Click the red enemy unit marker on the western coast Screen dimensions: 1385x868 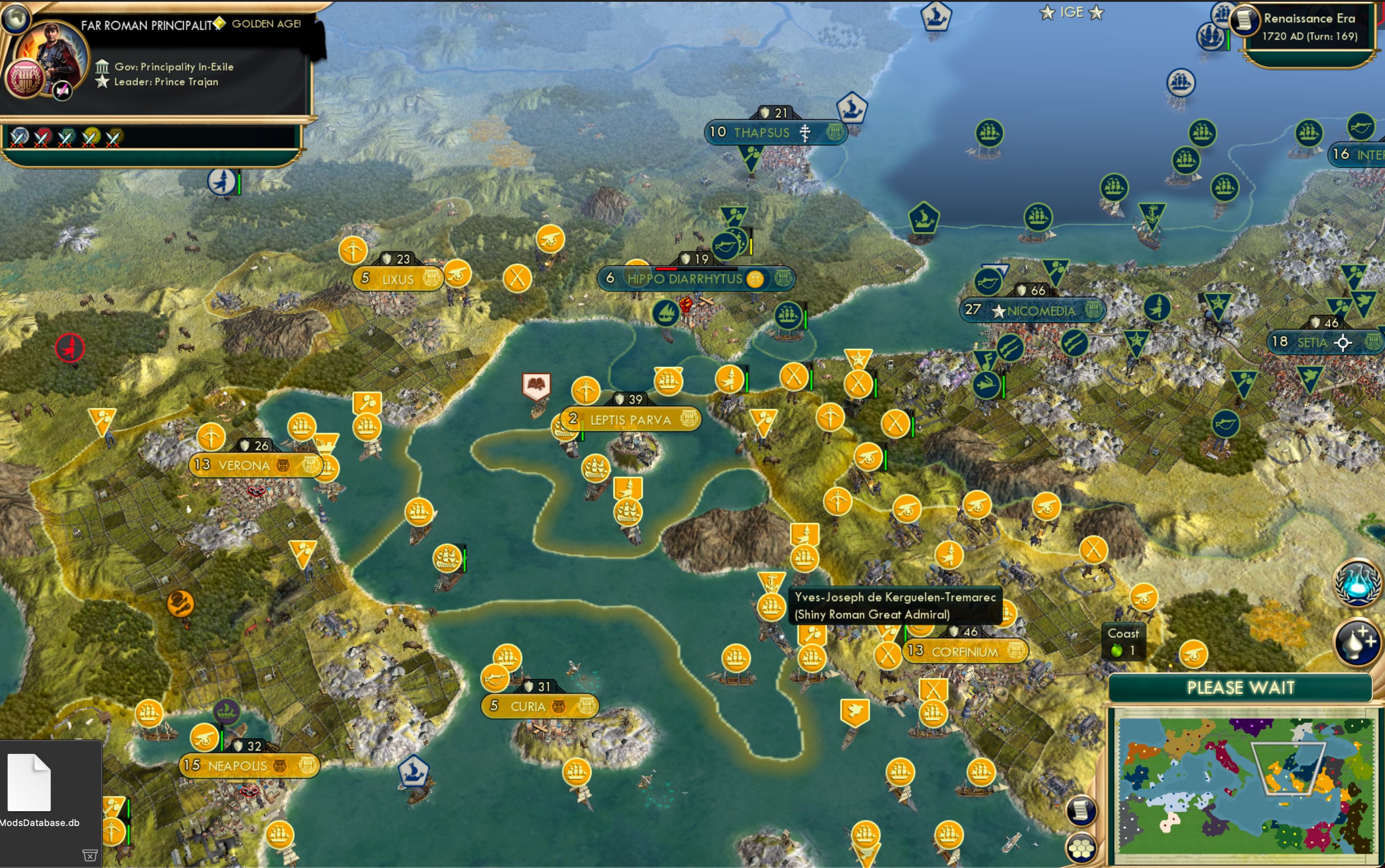point(70,349)
